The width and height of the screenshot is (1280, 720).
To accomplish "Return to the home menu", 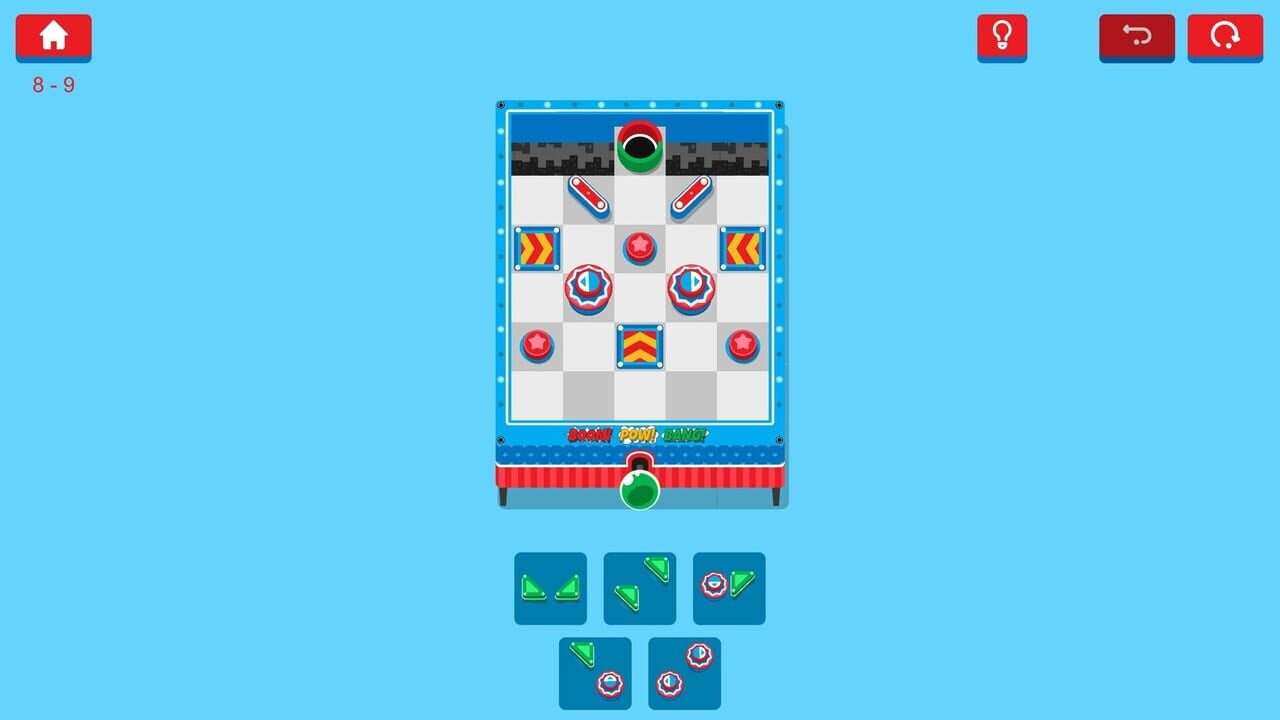I will 53,37.
